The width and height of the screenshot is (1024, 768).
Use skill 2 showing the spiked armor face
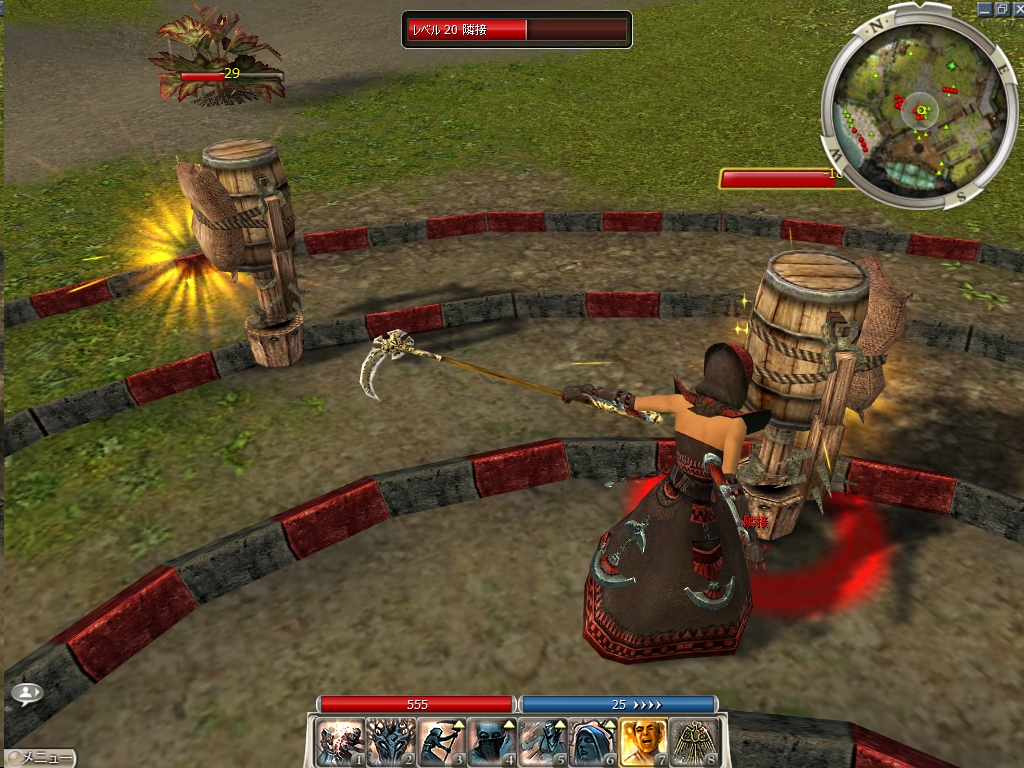coord(391,743)
